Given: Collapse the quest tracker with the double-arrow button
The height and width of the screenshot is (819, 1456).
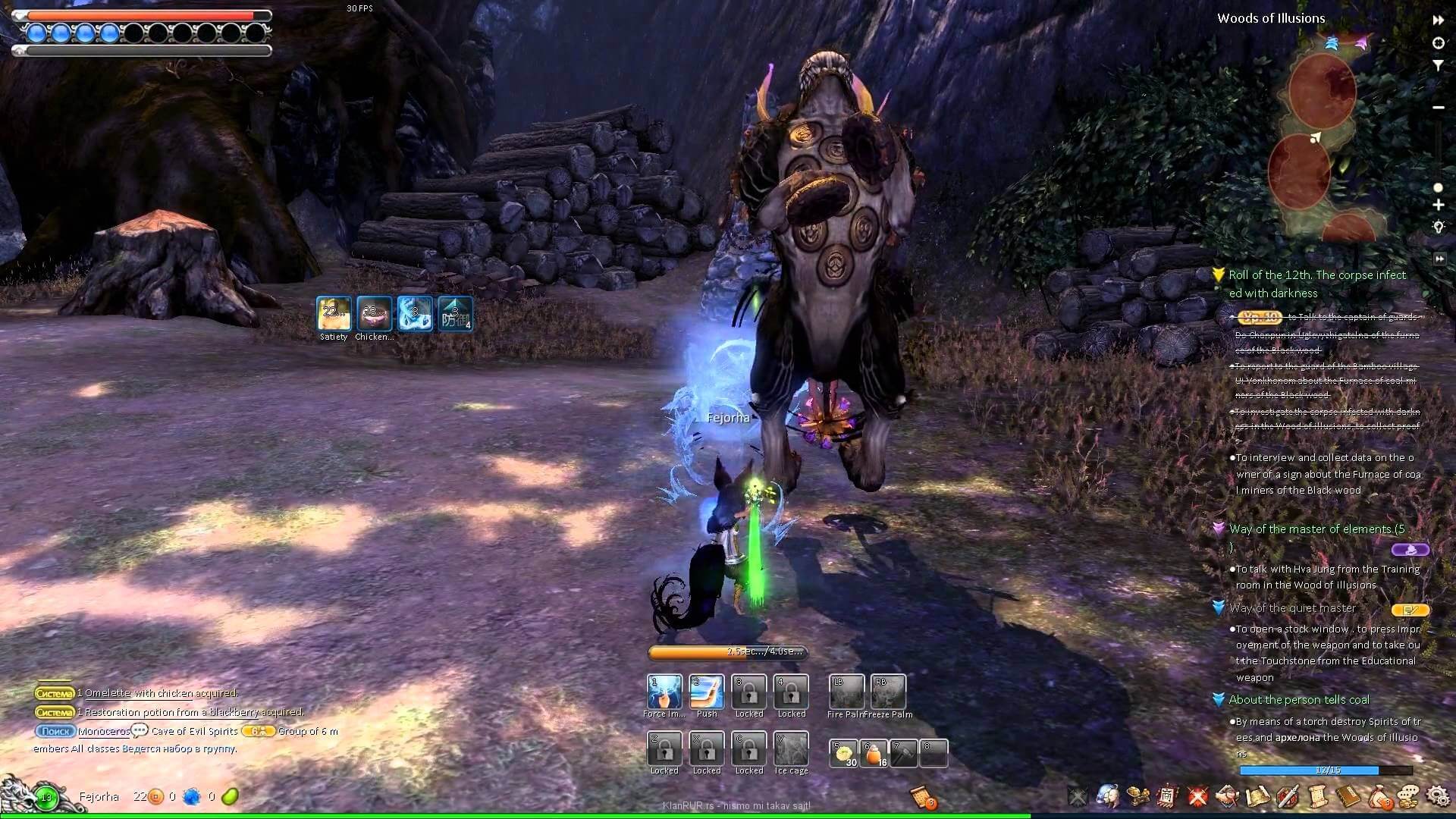Looking at the screenshot, I should click(x=1439, y=259).
